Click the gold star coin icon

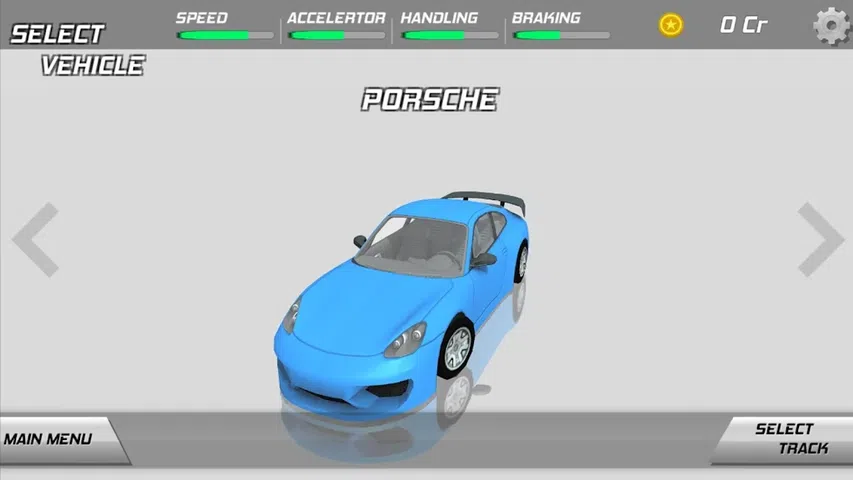[x=670, y=25]
